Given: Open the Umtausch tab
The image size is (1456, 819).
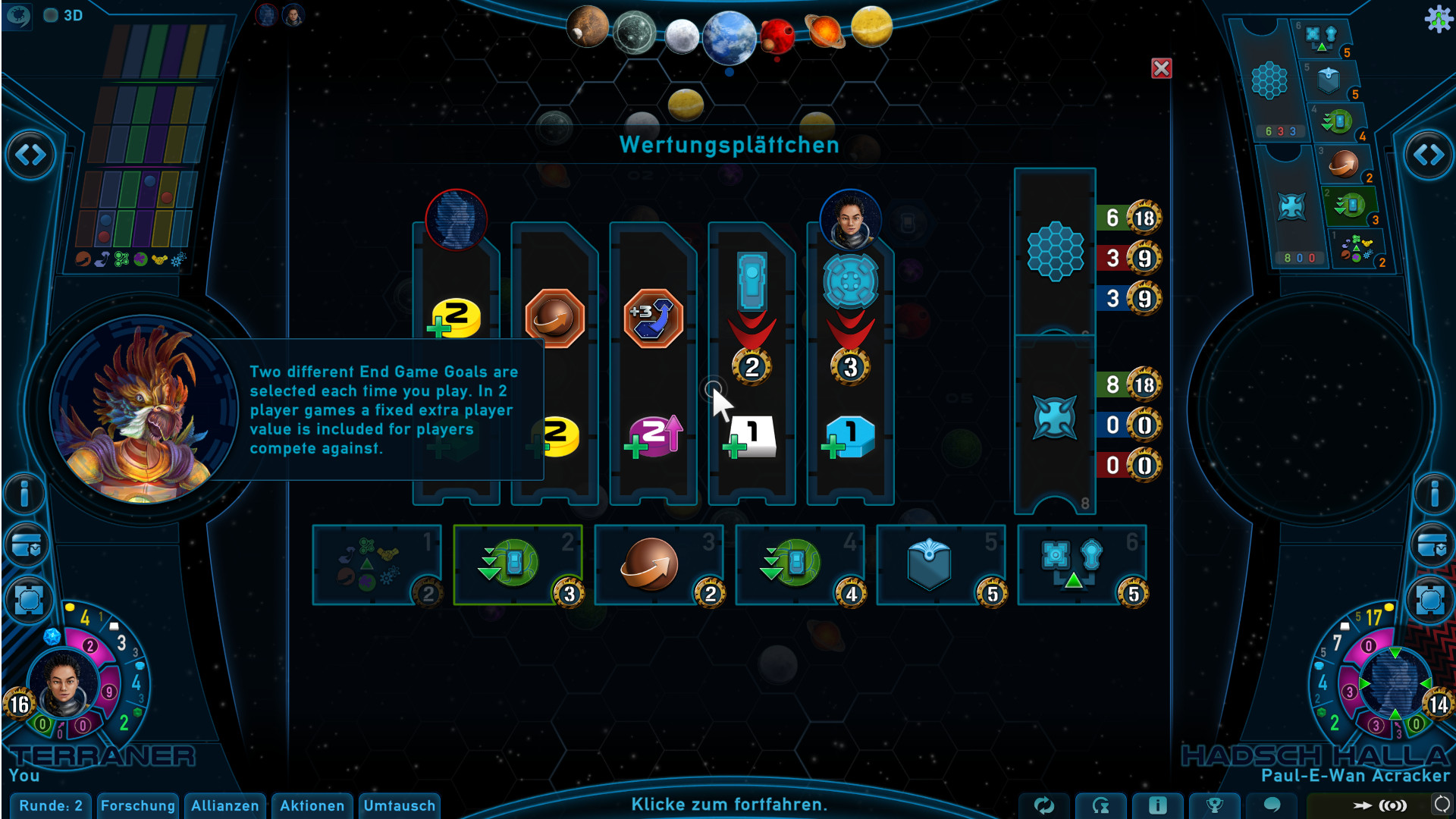Looking at the screenshot, I should (x=399, y=805).
